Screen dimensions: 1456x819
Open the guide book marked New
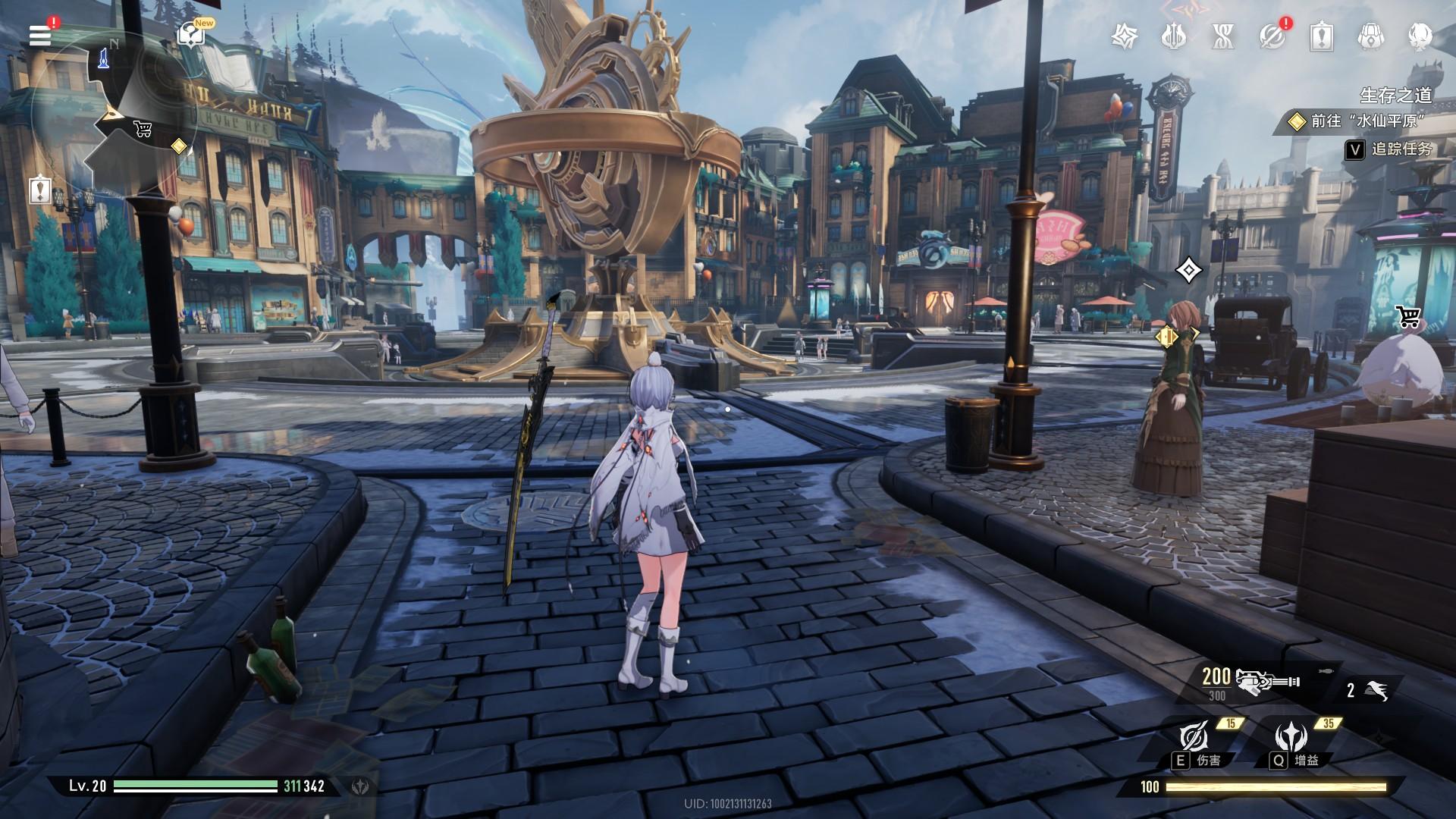[189, 34]
